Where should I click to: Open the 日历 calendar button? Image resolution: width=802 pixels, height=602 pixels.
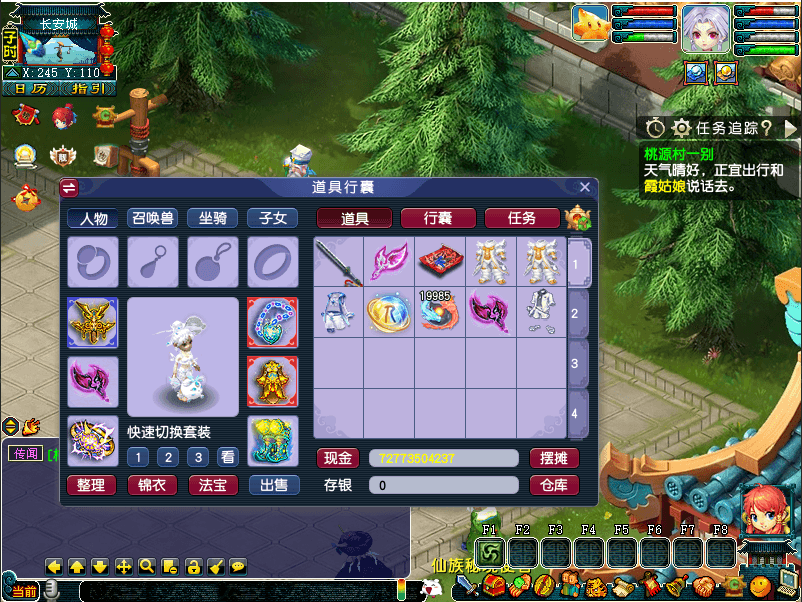click(x=29, y=88)
